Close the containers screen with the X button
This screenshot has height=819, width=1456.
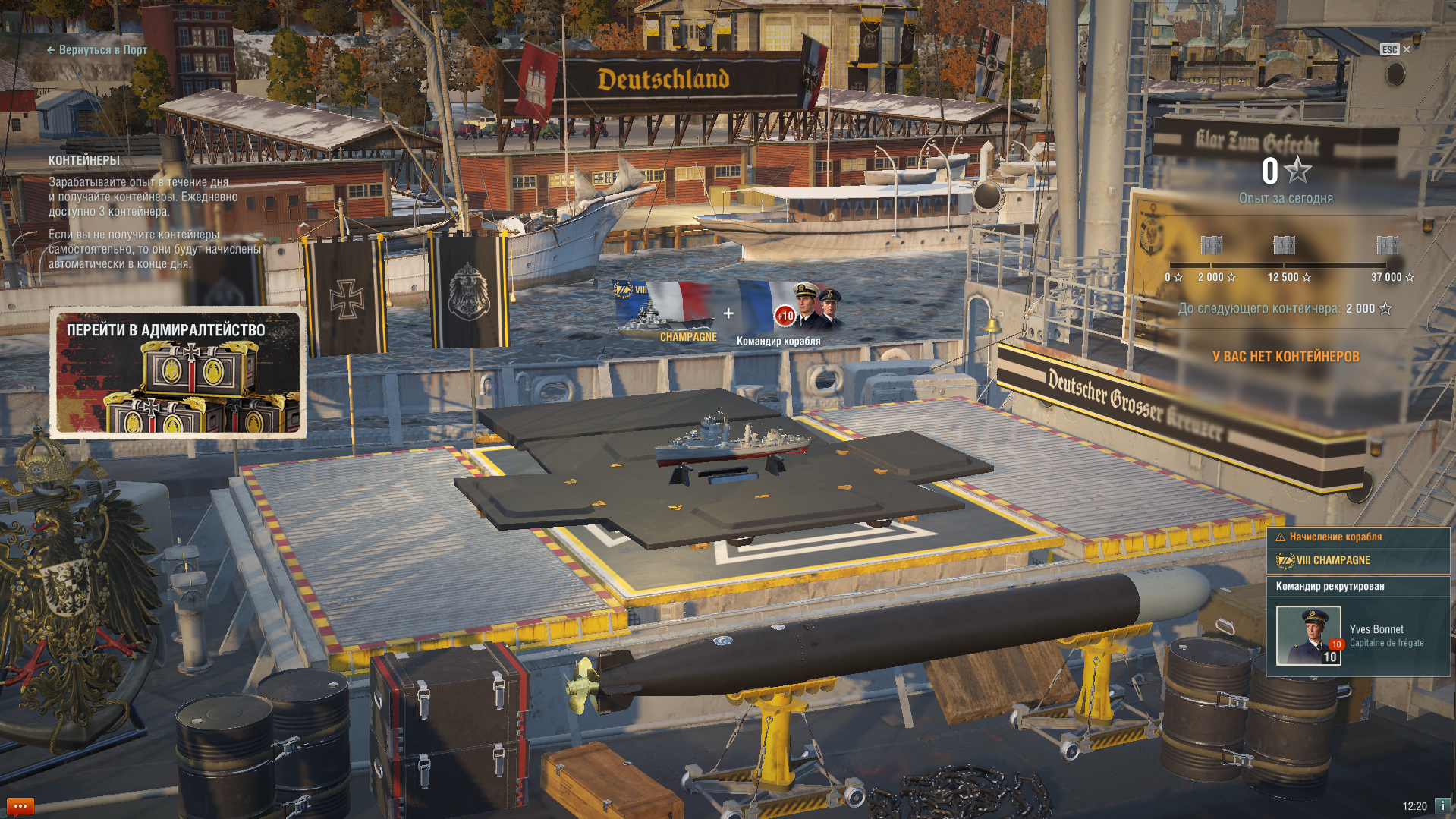(1407, 49)
